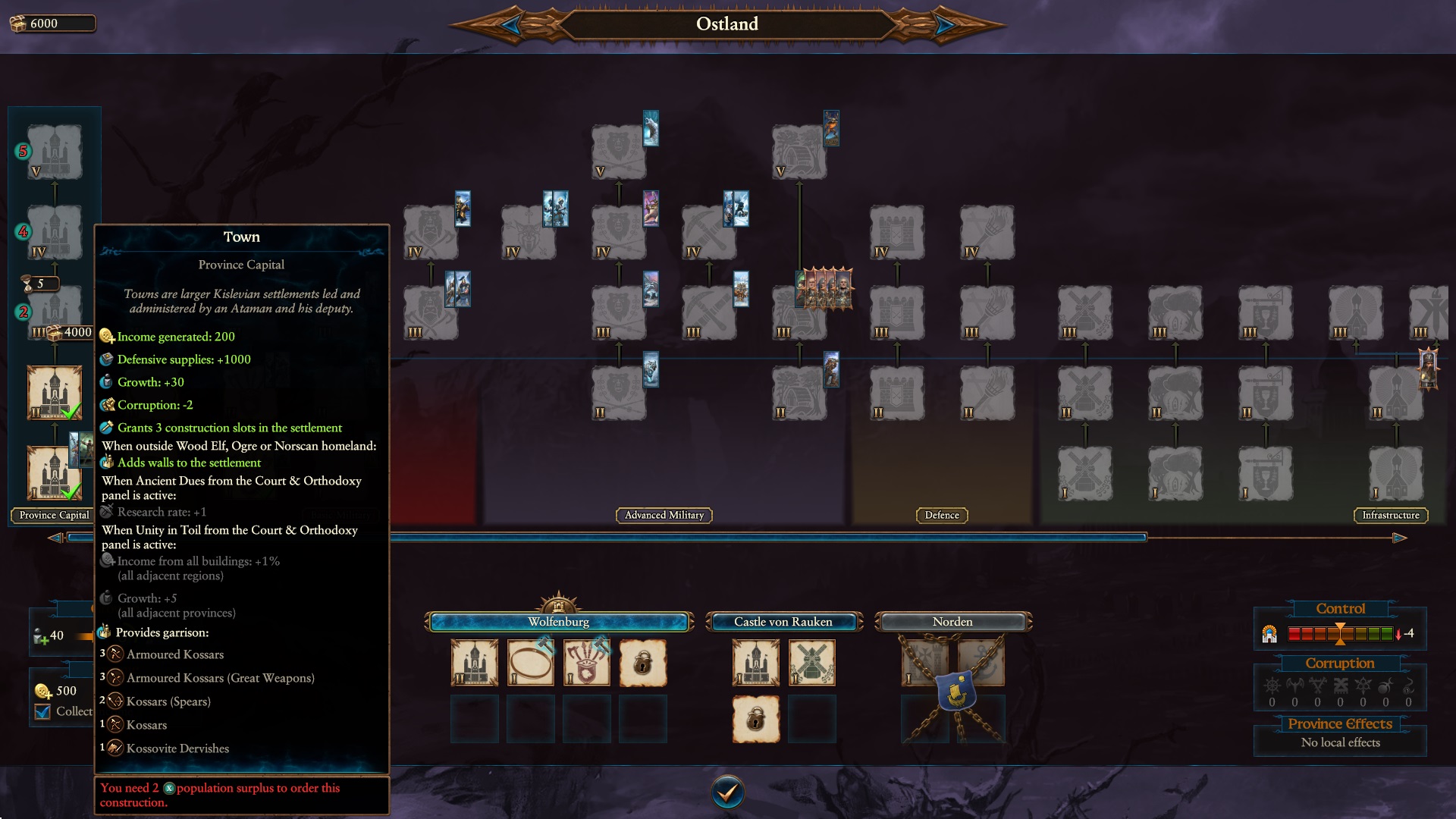
Task: Select the windmill farm building at Castle von Rauken
Action: point(812,661)
